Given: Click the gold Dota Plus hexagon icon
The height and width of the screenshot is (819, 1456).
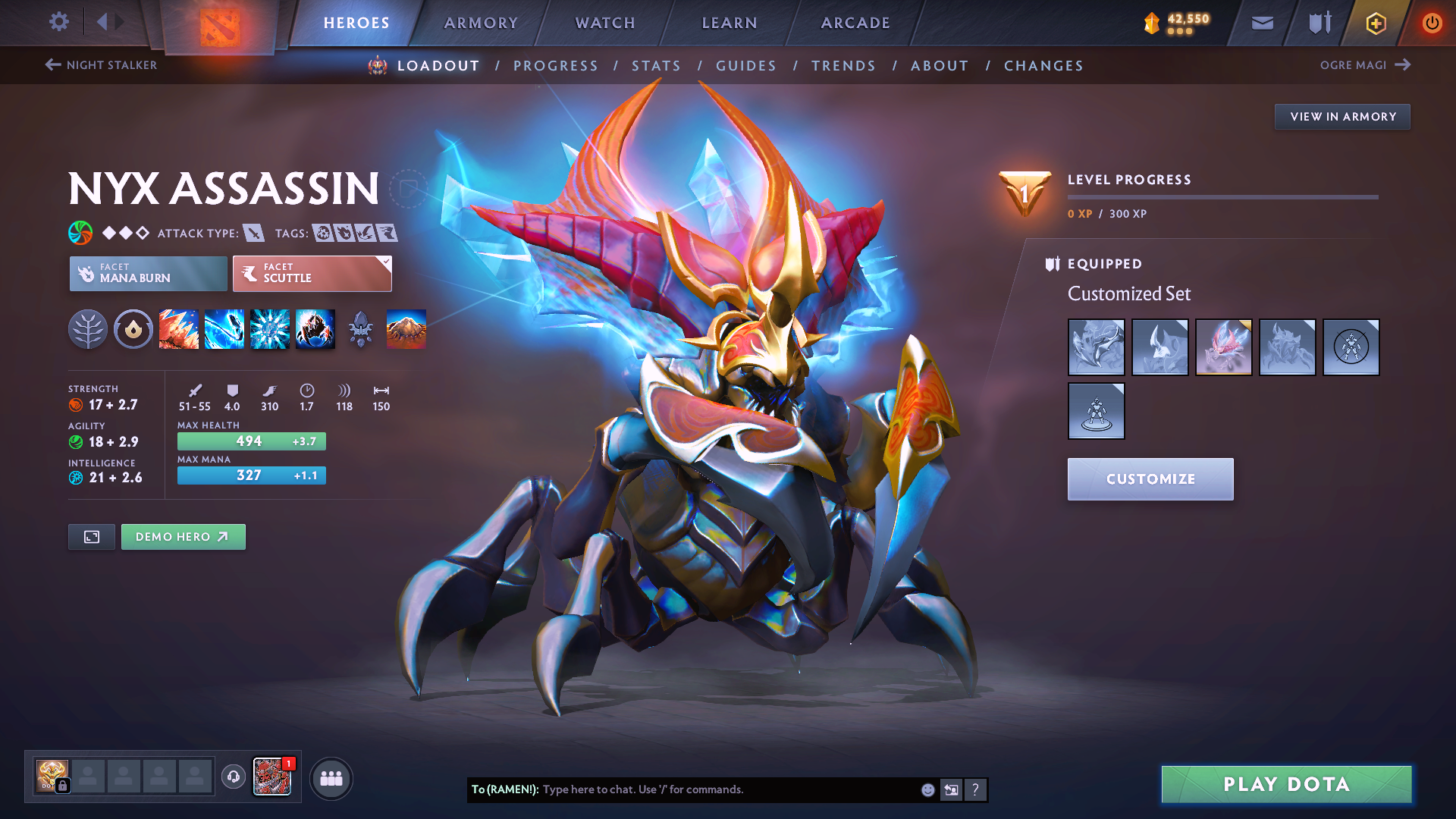Looking at the screenshot, I should click(x=1375, y=23).
